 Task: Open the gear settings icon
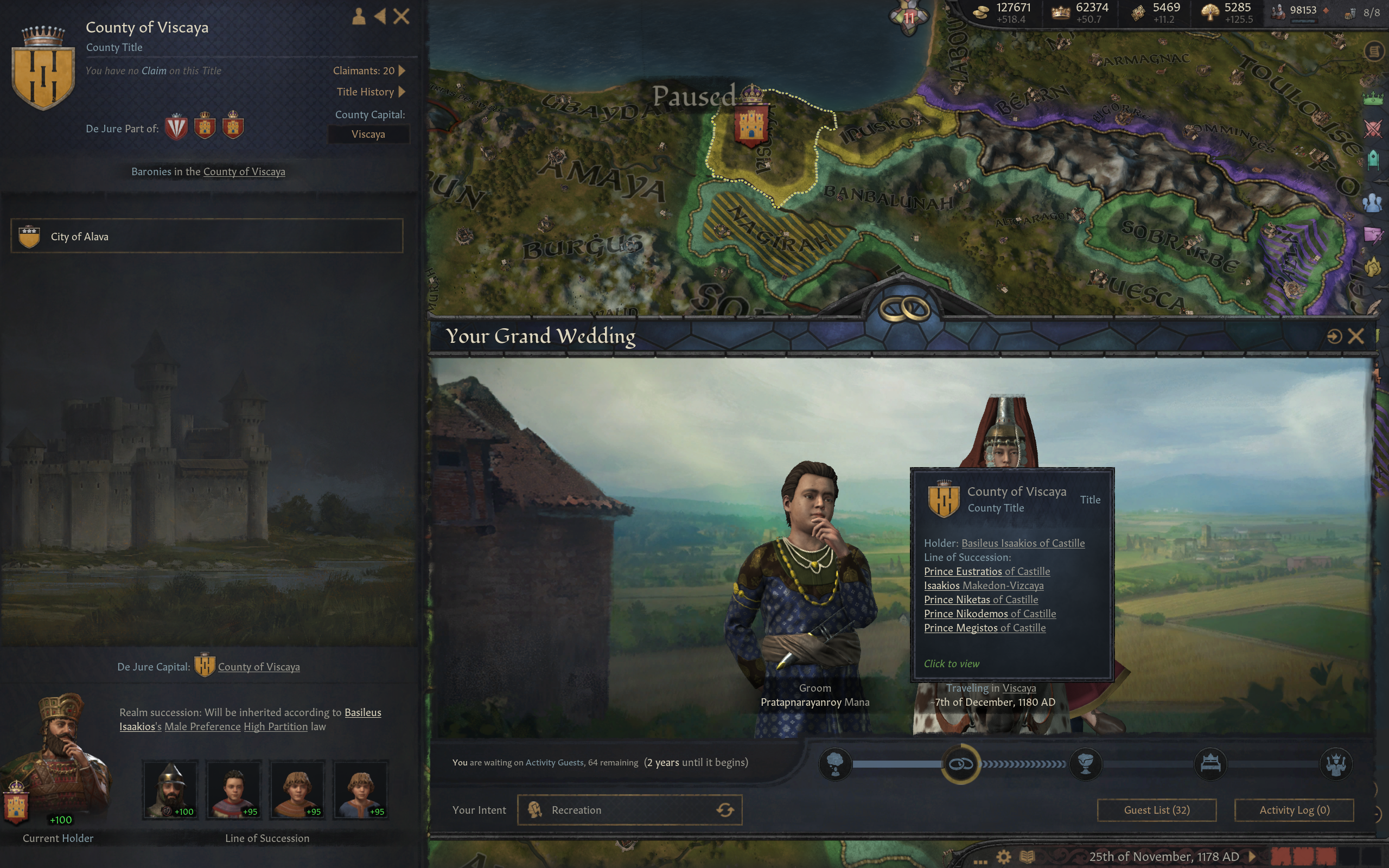click(1003, 857)
